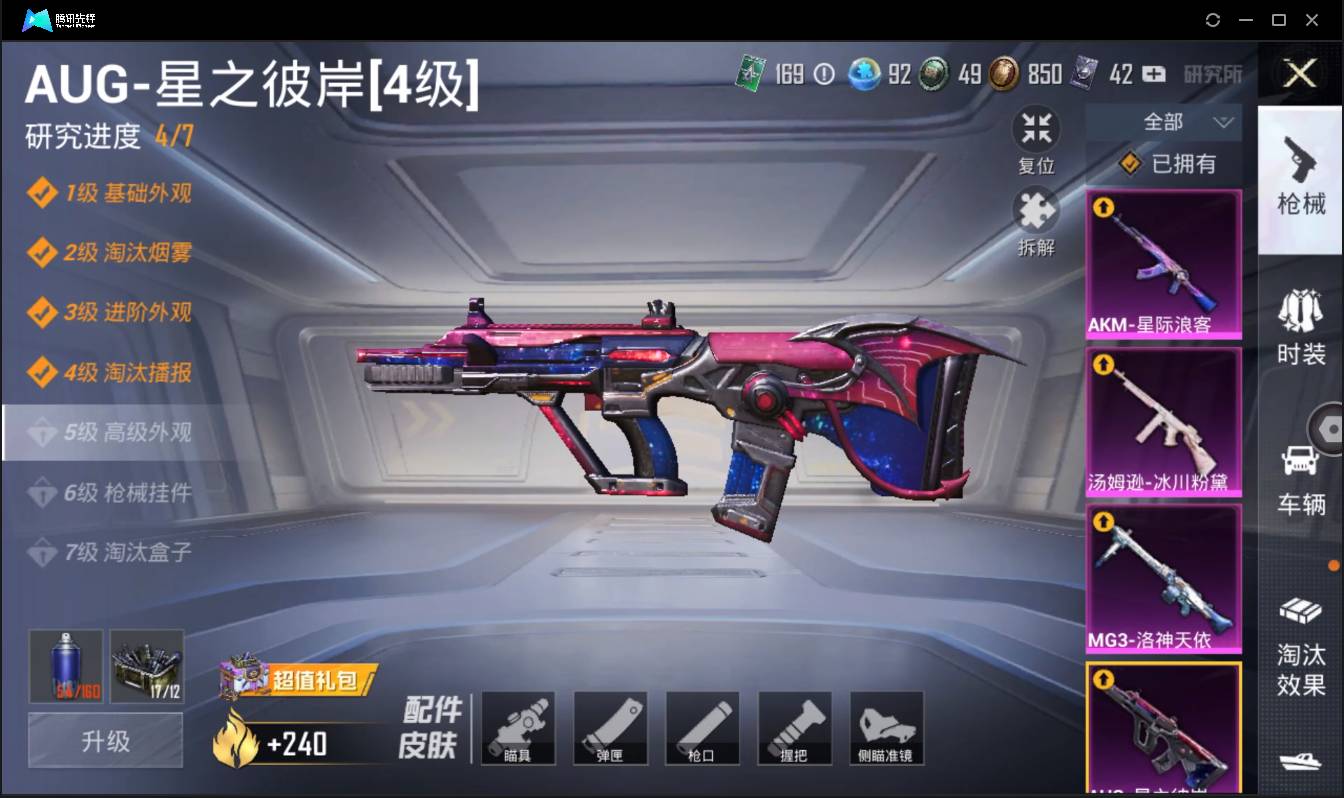1344x798 pixels.
Task: Click the 复位 reset view icon
Action: 1036,131
